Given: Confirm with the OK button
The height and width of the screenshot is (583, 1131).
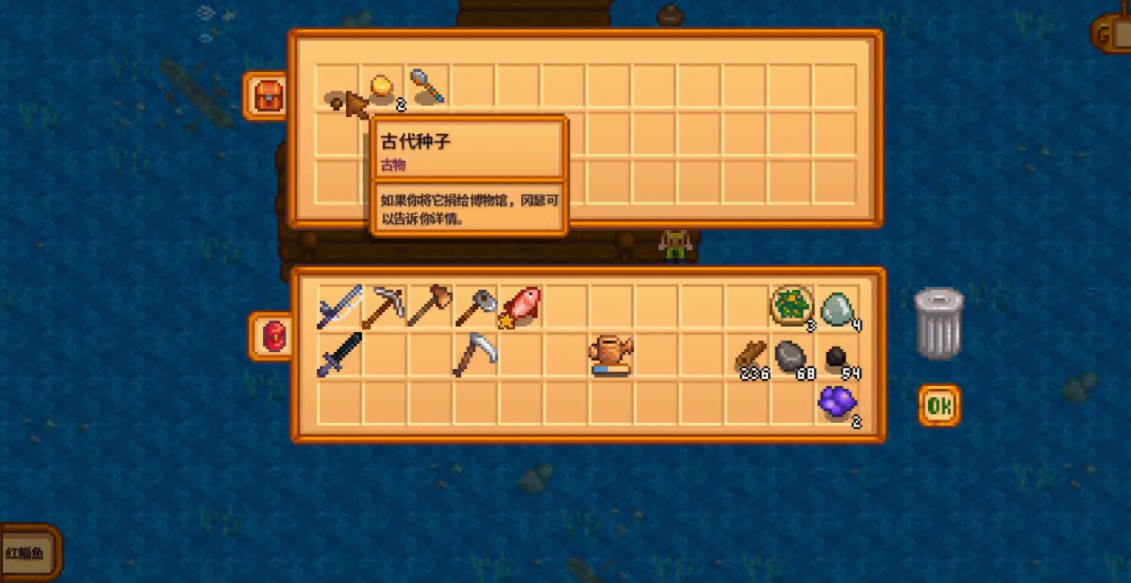Looking at the screenshot, I should [939, 405].
